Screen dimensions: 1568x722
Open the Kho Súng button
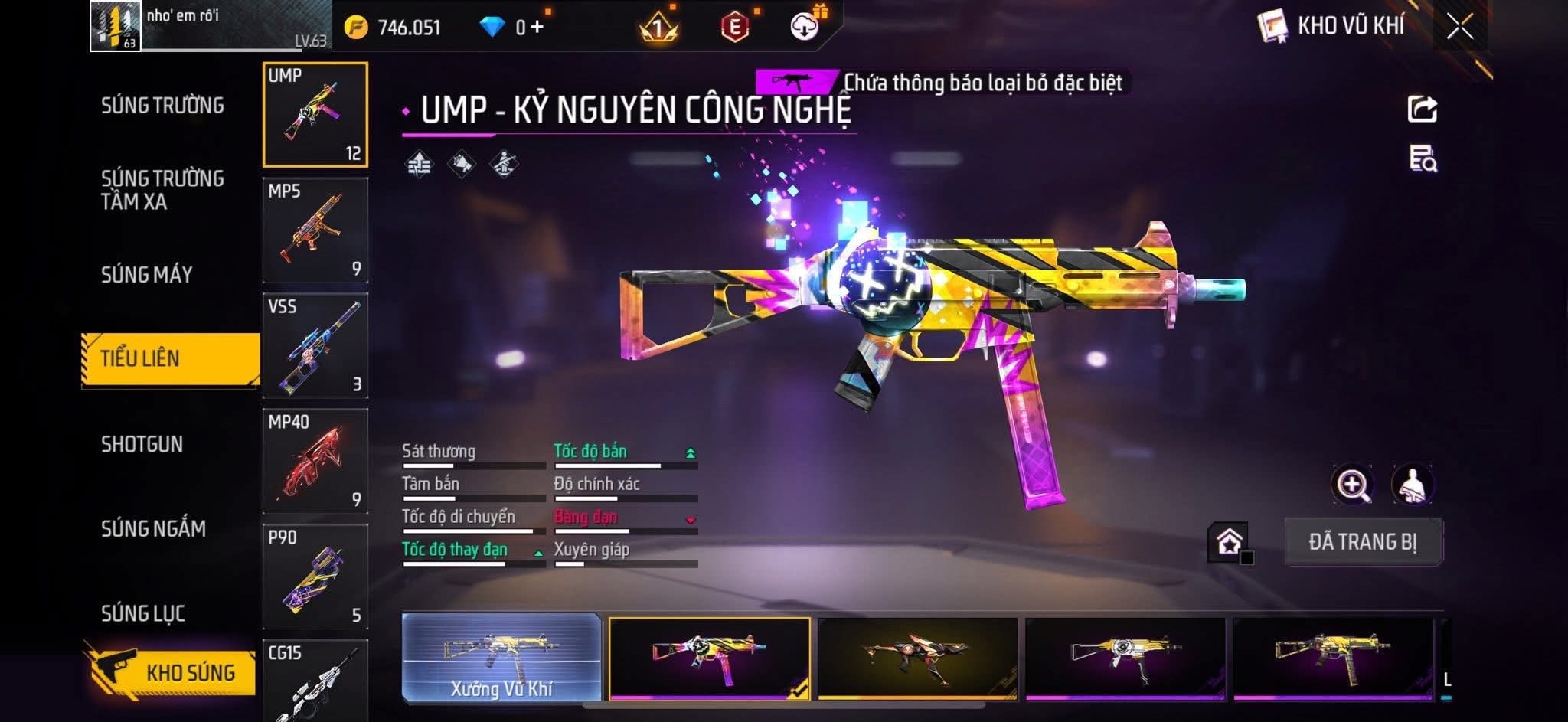[170, 671]
